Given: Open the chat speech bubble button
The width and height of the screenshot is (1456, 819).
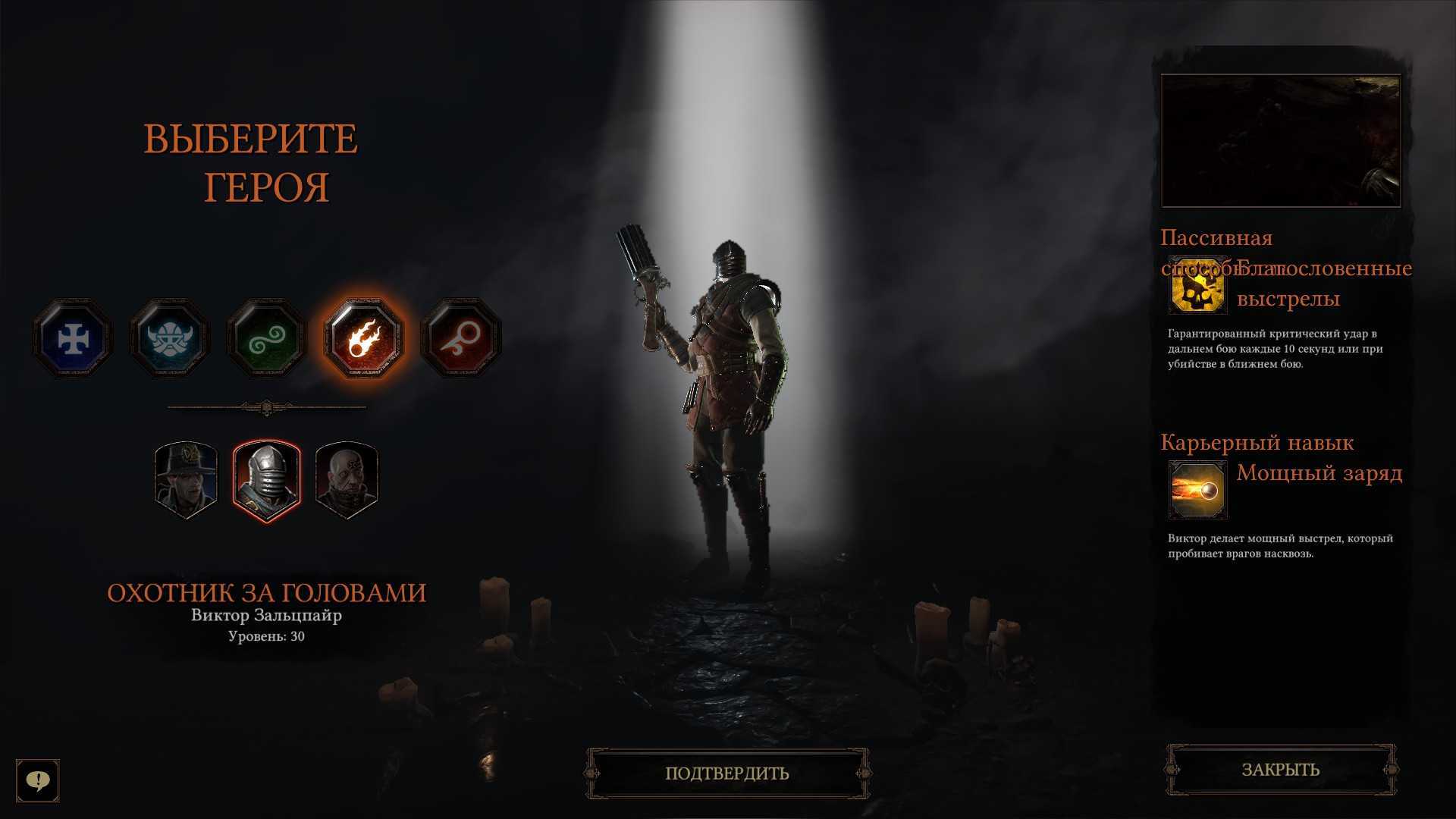Looking at the screenshot, I should [38, 780].
